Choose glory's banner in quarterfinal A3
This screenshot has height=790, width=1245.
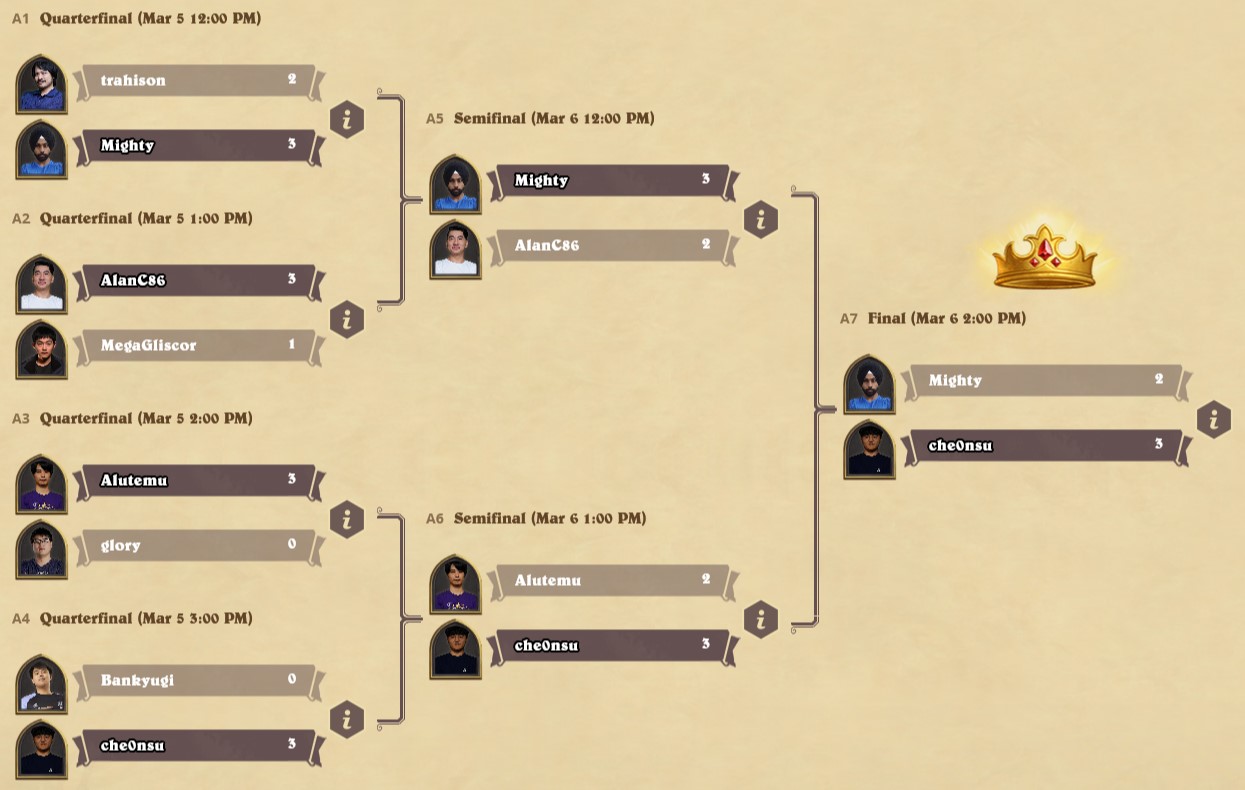(197, 546)
